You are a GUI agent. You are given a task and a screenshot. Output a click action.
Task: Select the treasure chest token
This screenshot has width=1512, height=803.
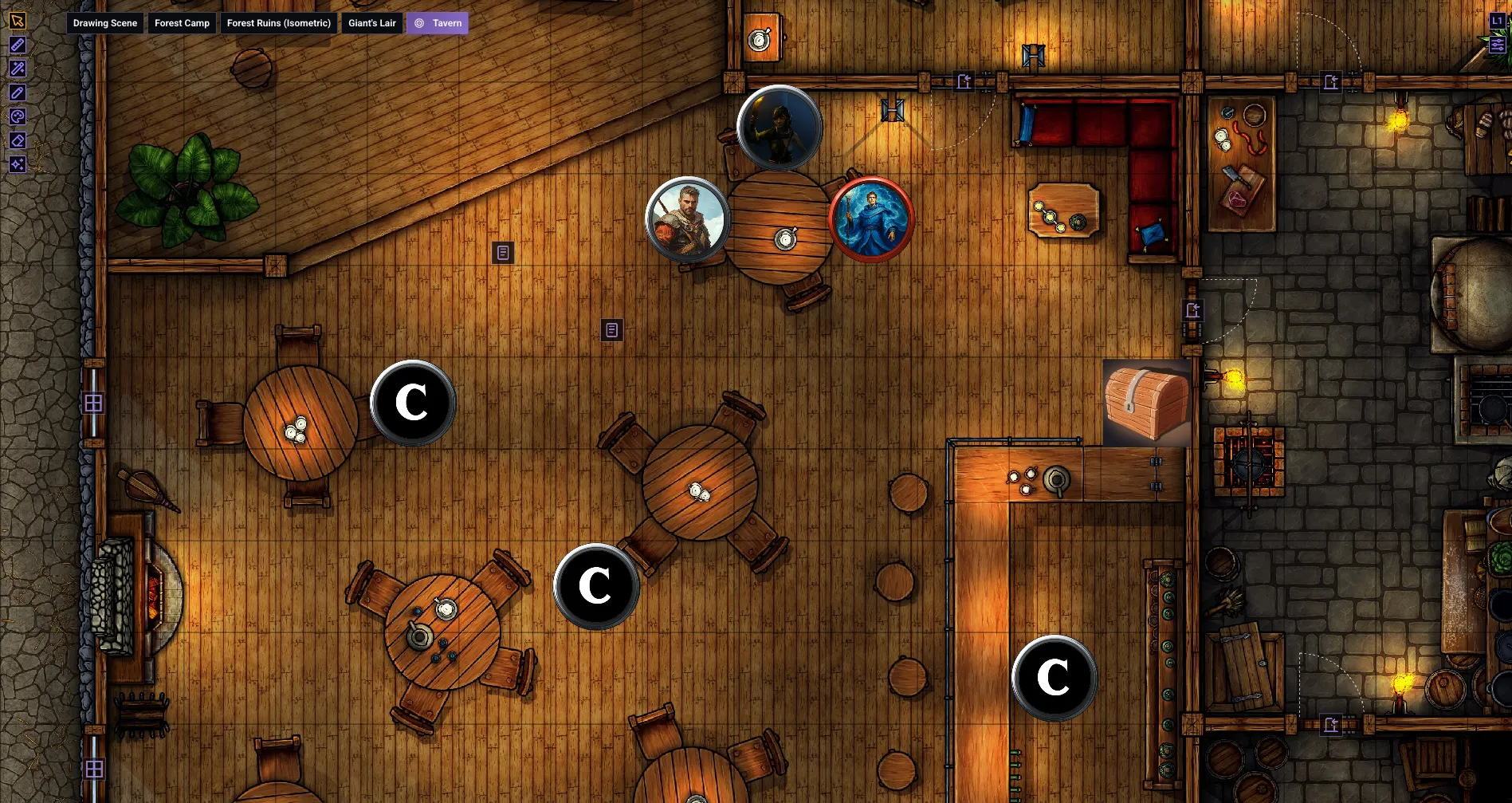click(1147, 401)
